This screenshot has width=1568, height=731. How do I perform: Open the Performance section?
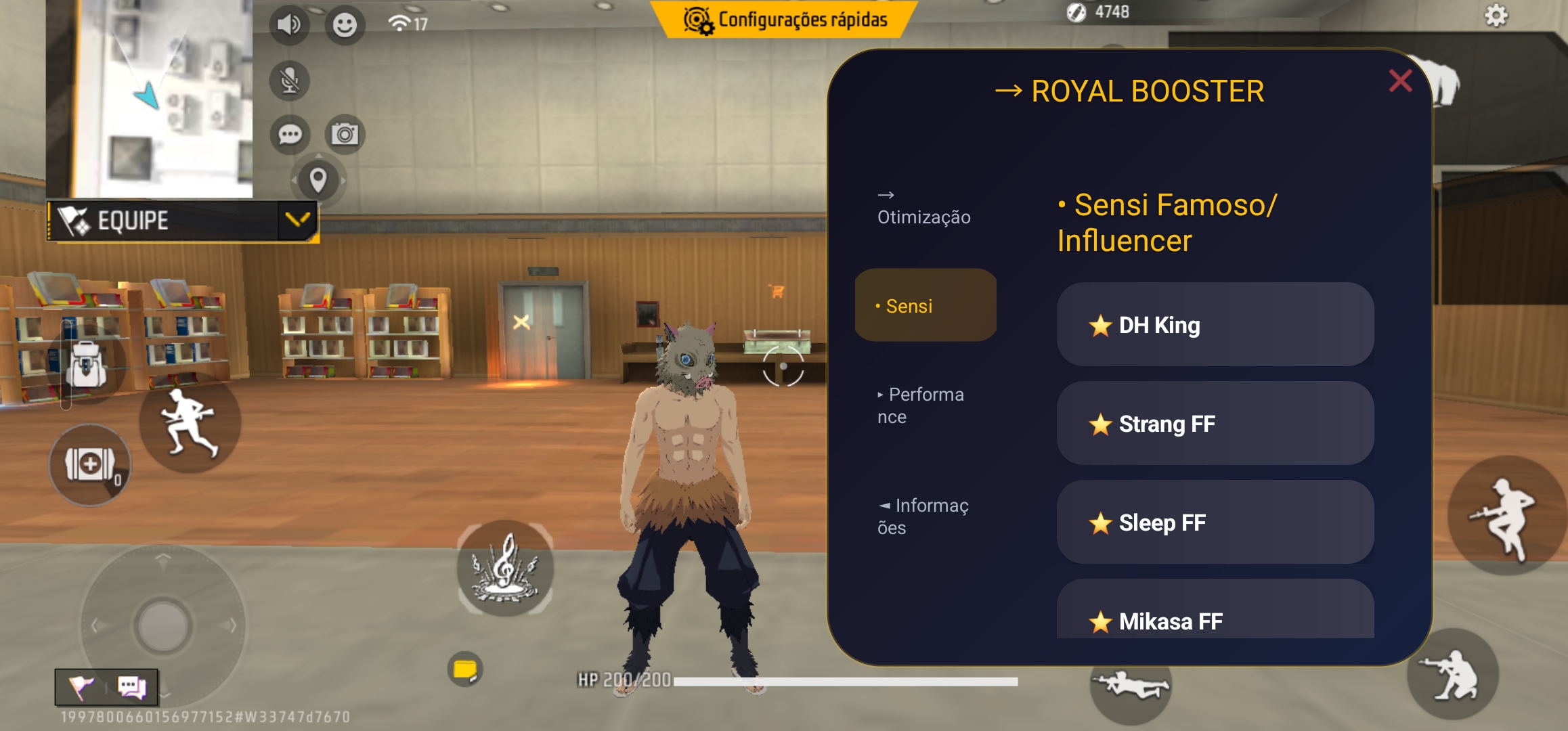pyautogui.click(x=922, y=405)
